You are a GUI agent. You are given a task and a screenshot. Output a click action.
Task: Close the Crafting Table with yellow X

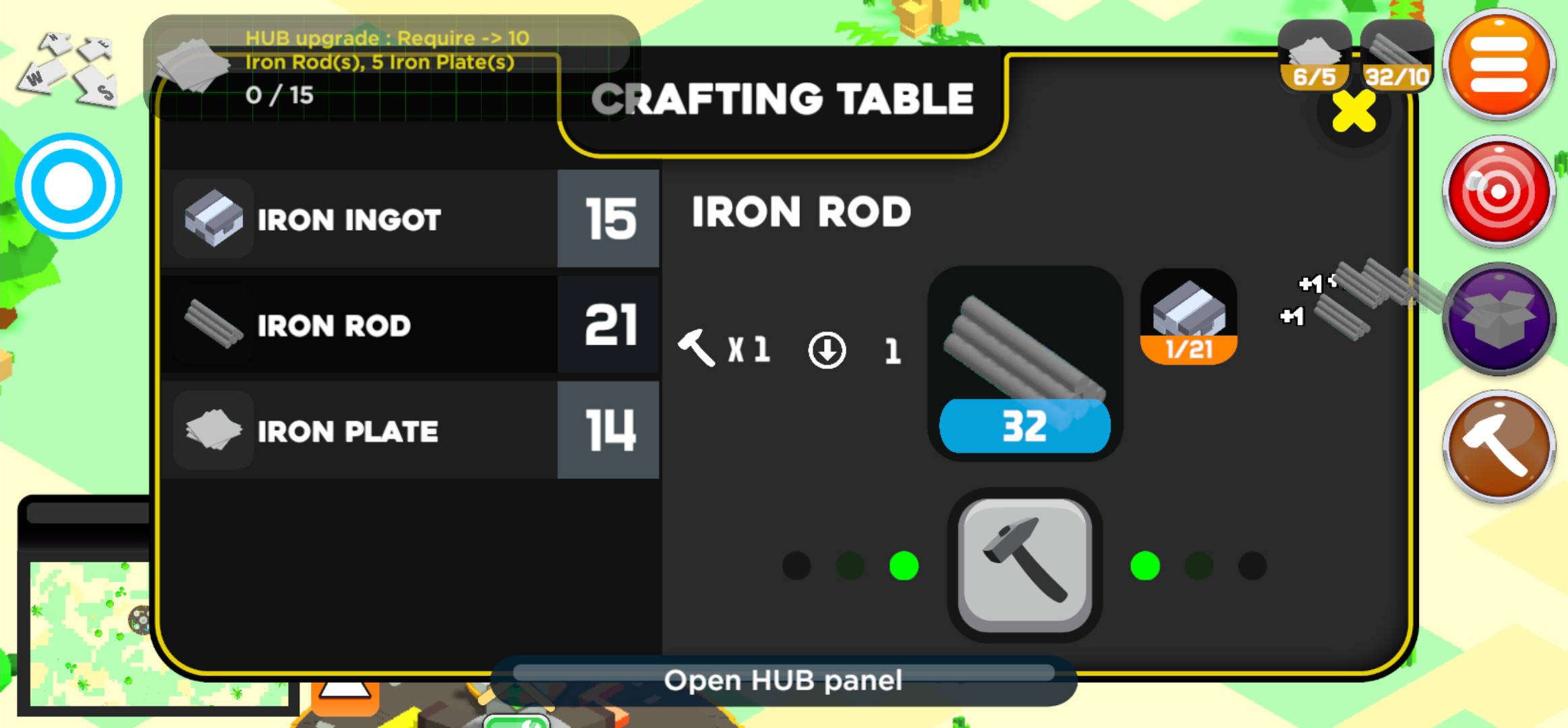[1355, 109]
